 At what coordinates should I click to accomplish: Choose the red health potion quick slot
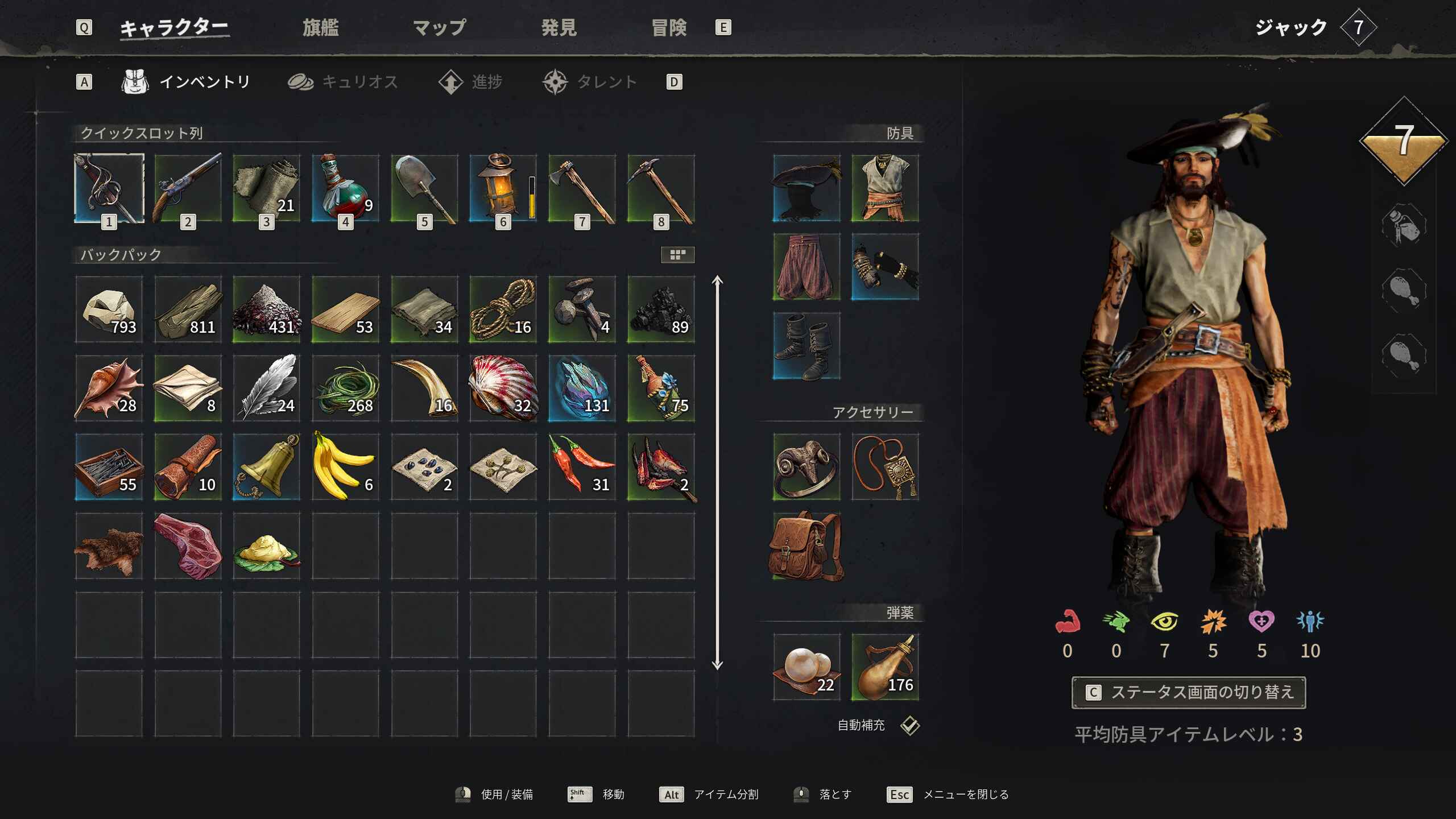coord(345,188)
